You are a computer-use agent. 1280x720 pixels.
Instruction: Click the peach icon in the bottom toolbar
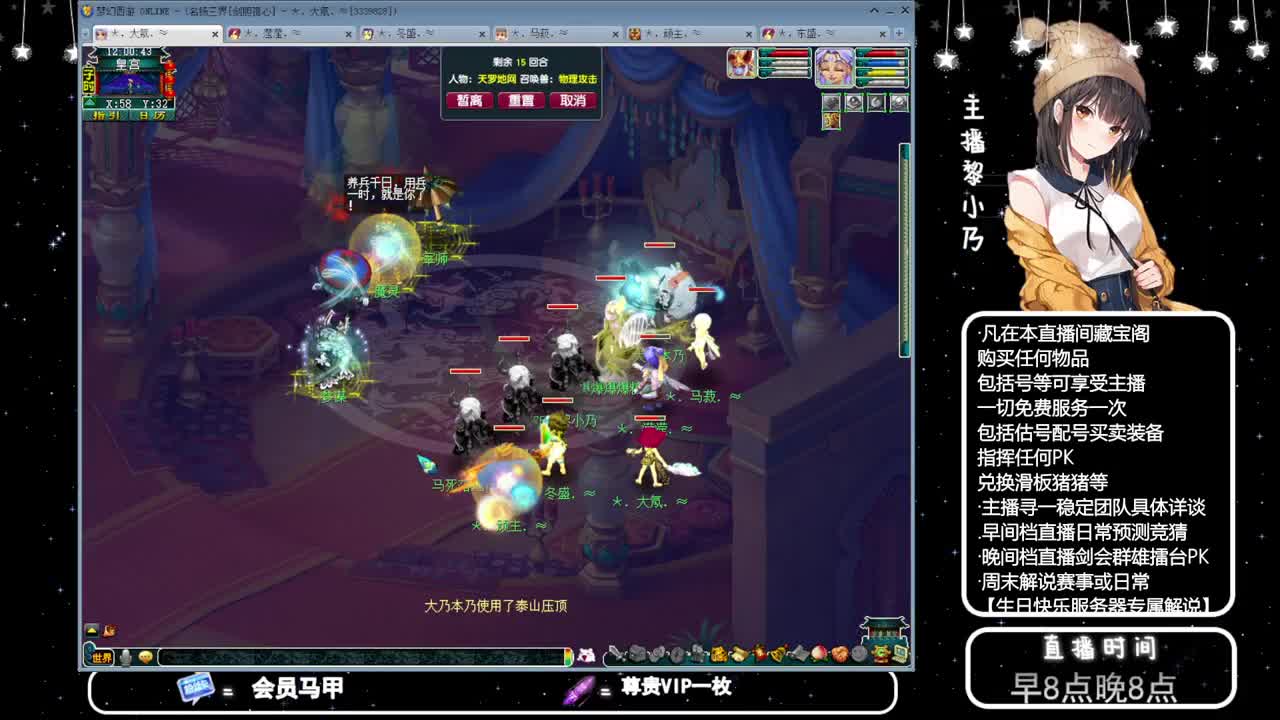[817, 655]
